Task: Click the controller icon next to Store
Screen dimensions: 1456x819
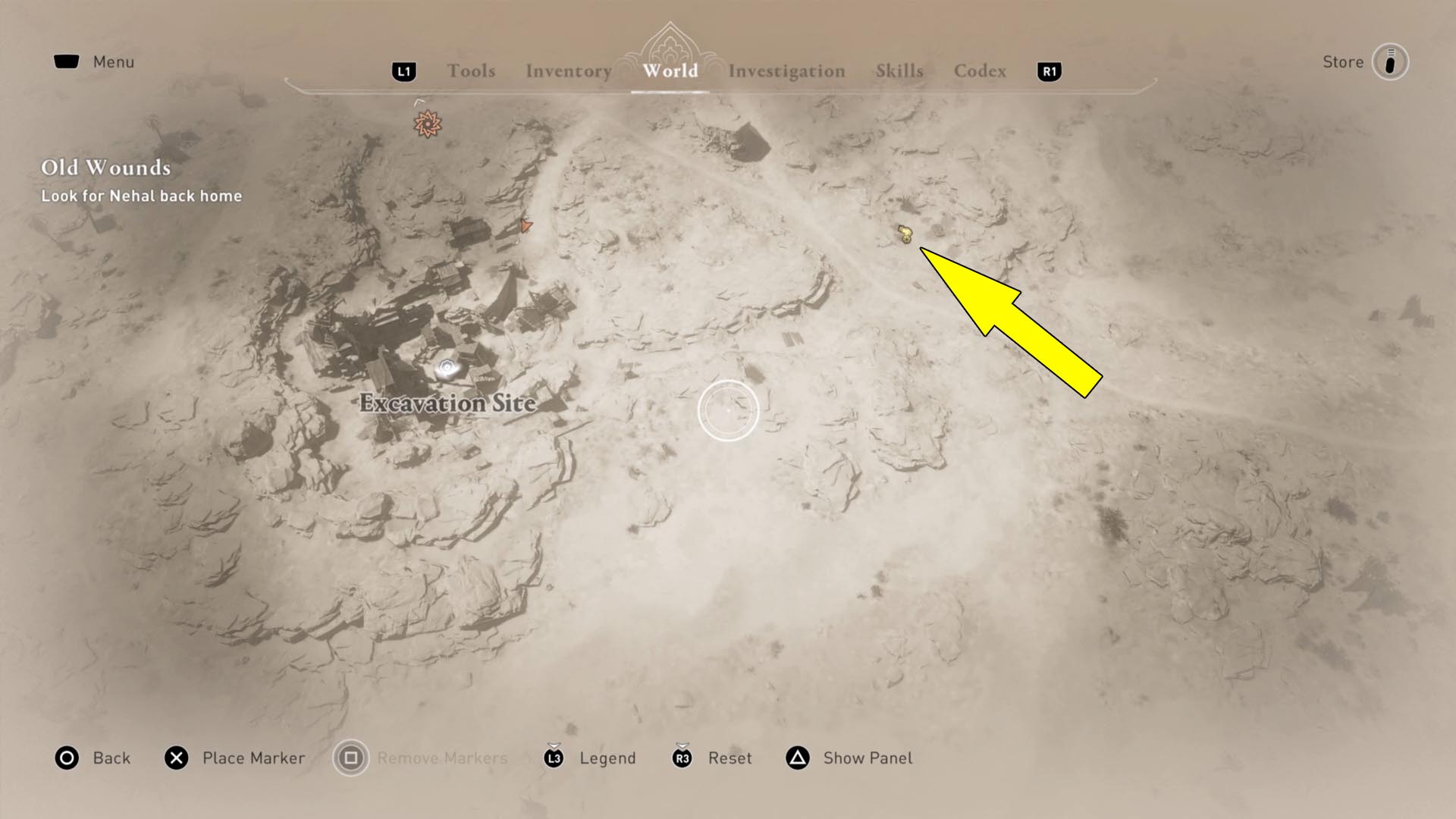Action: click(x=1390, y=62)
